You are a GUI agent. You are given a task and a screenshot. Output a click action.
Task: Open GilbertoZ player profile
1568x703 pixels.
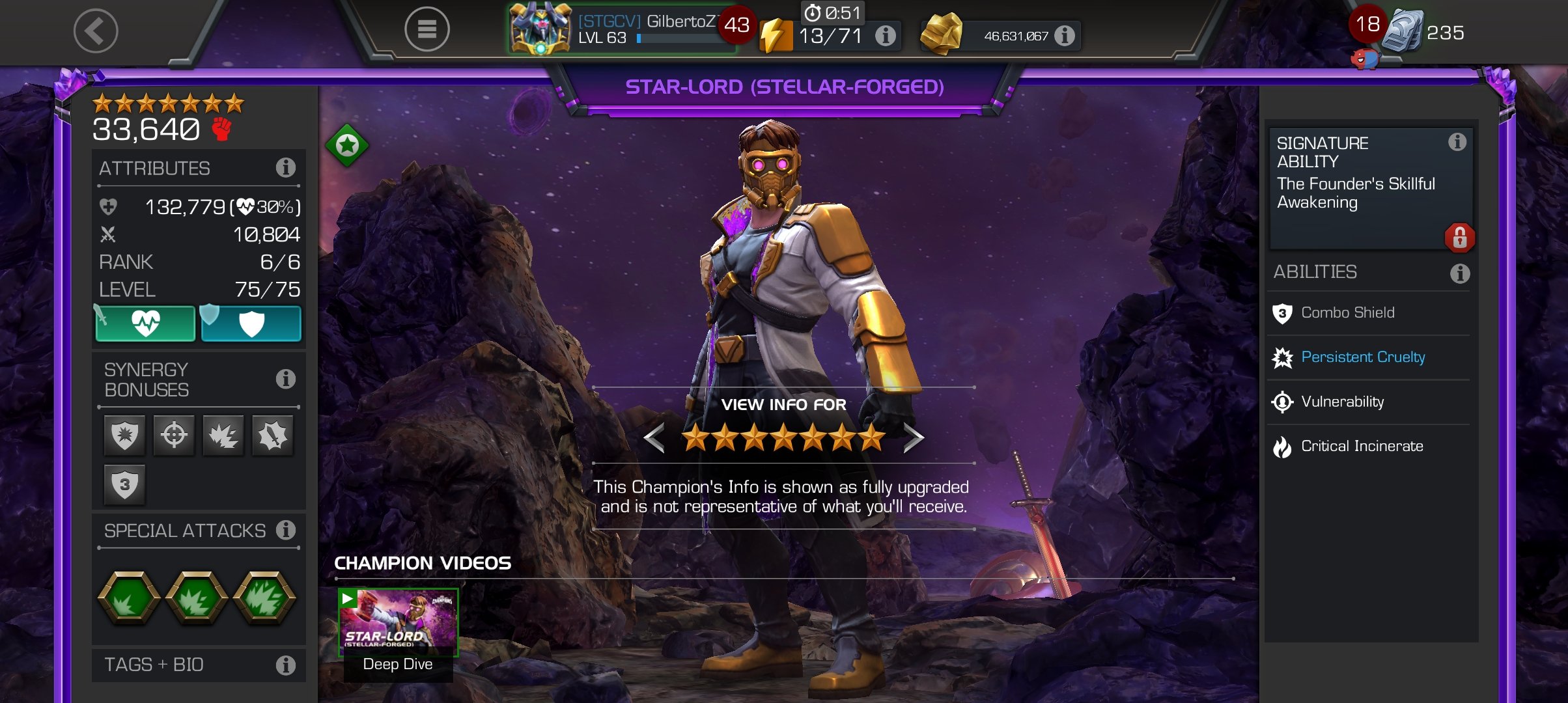tap(619, 29)
